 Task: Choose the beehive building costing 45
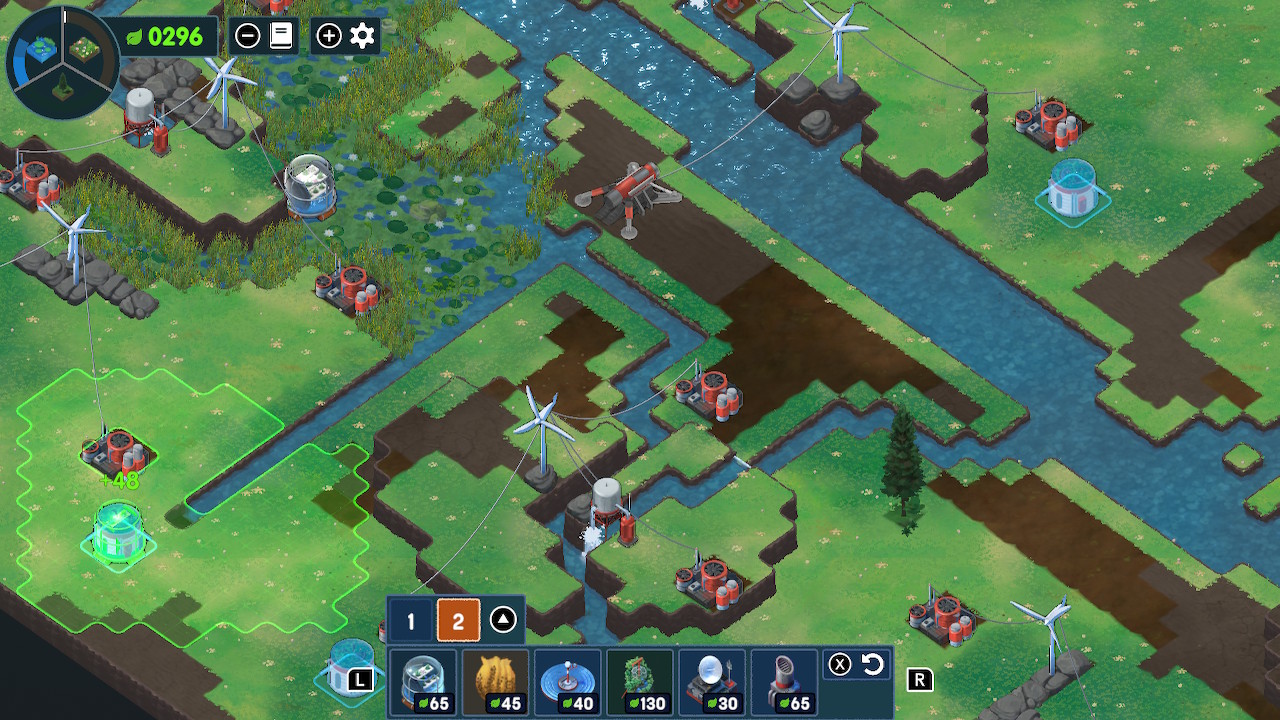495,682
